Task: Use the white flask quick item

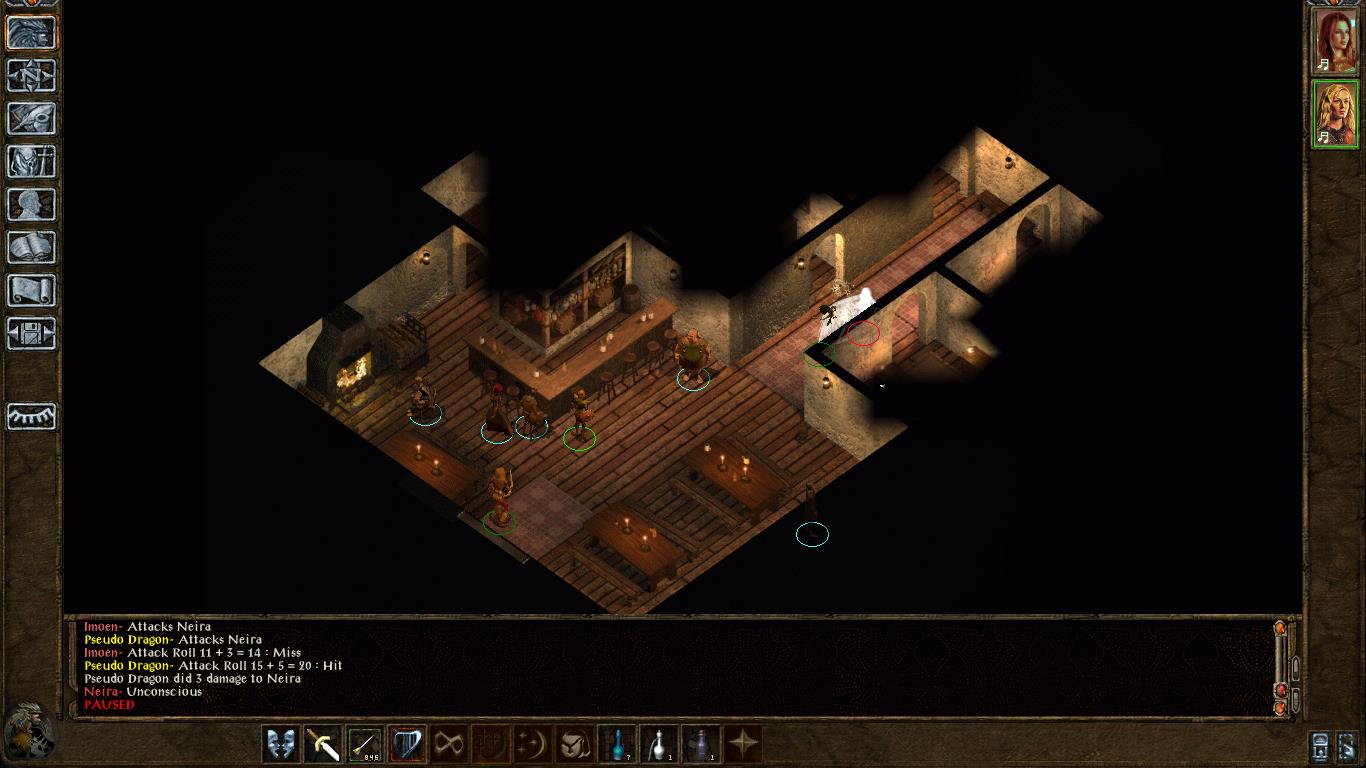Action: (659, 744)
